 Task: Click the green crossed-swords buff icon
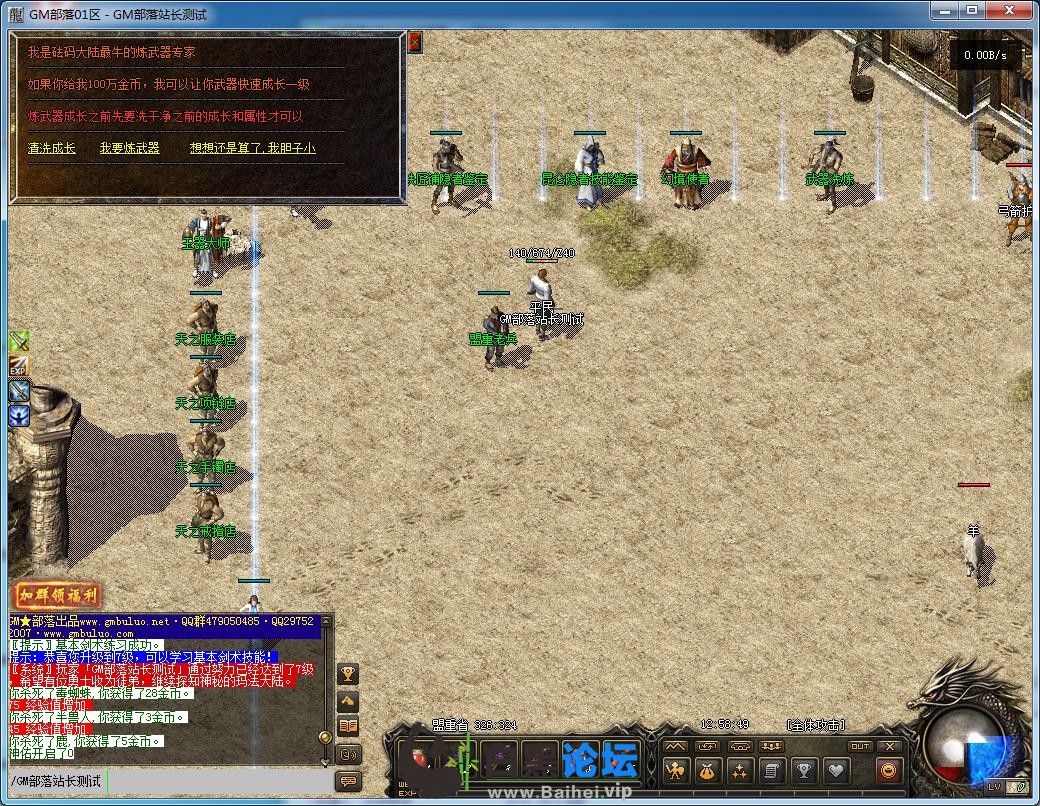pyautogui.click(x=19, y=342)
